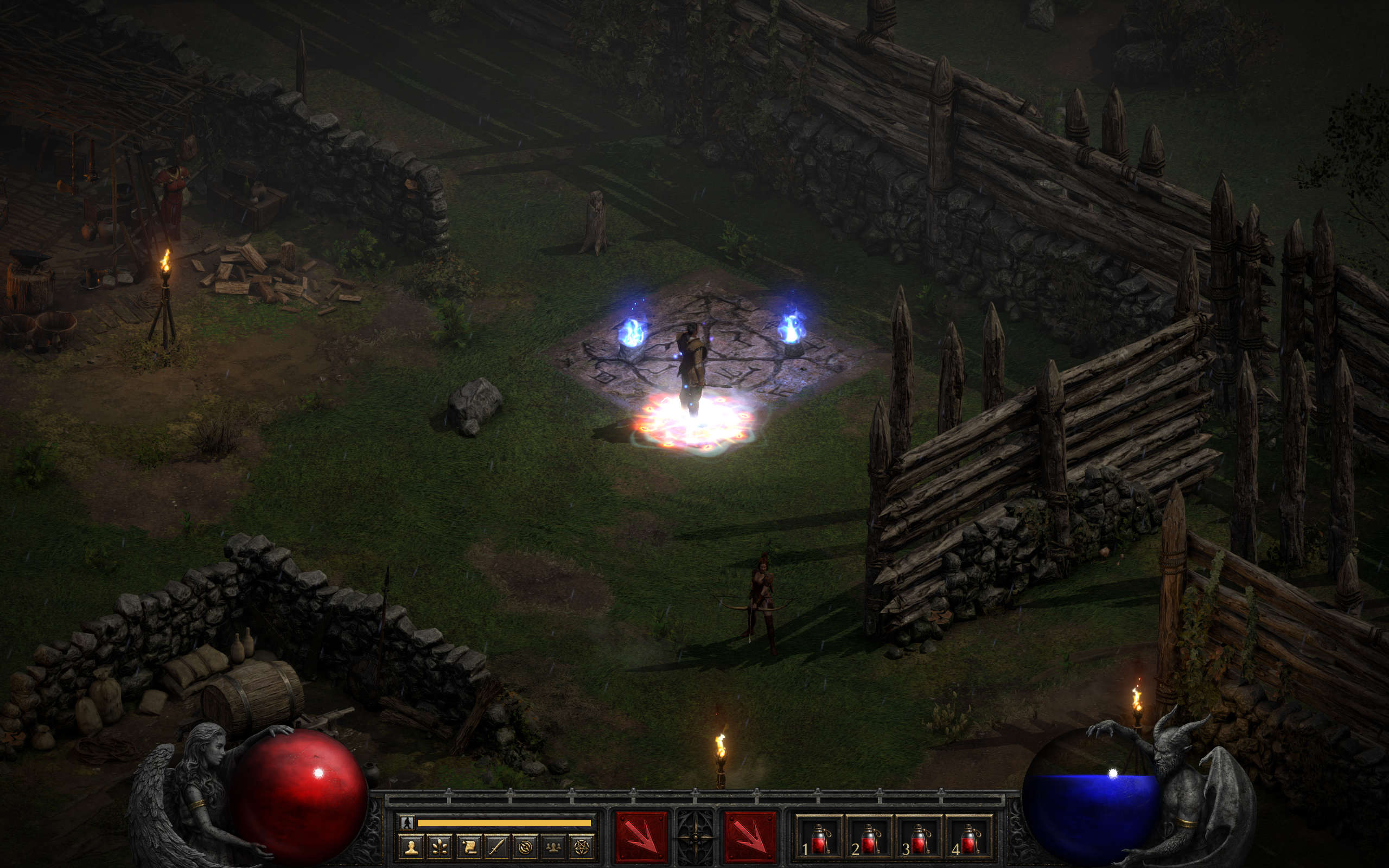Click the round swirl emblem icon
Screen dimensions: 1389x868
coord(525,847)
